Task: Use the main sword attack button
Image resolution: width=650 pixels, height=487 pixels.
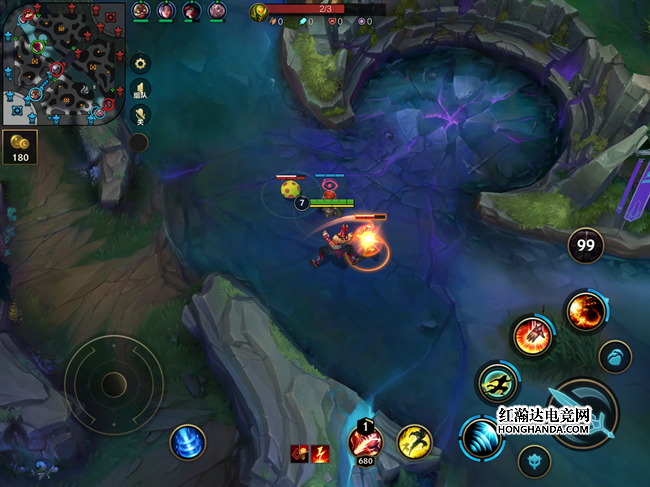Action: coord(585,415)
